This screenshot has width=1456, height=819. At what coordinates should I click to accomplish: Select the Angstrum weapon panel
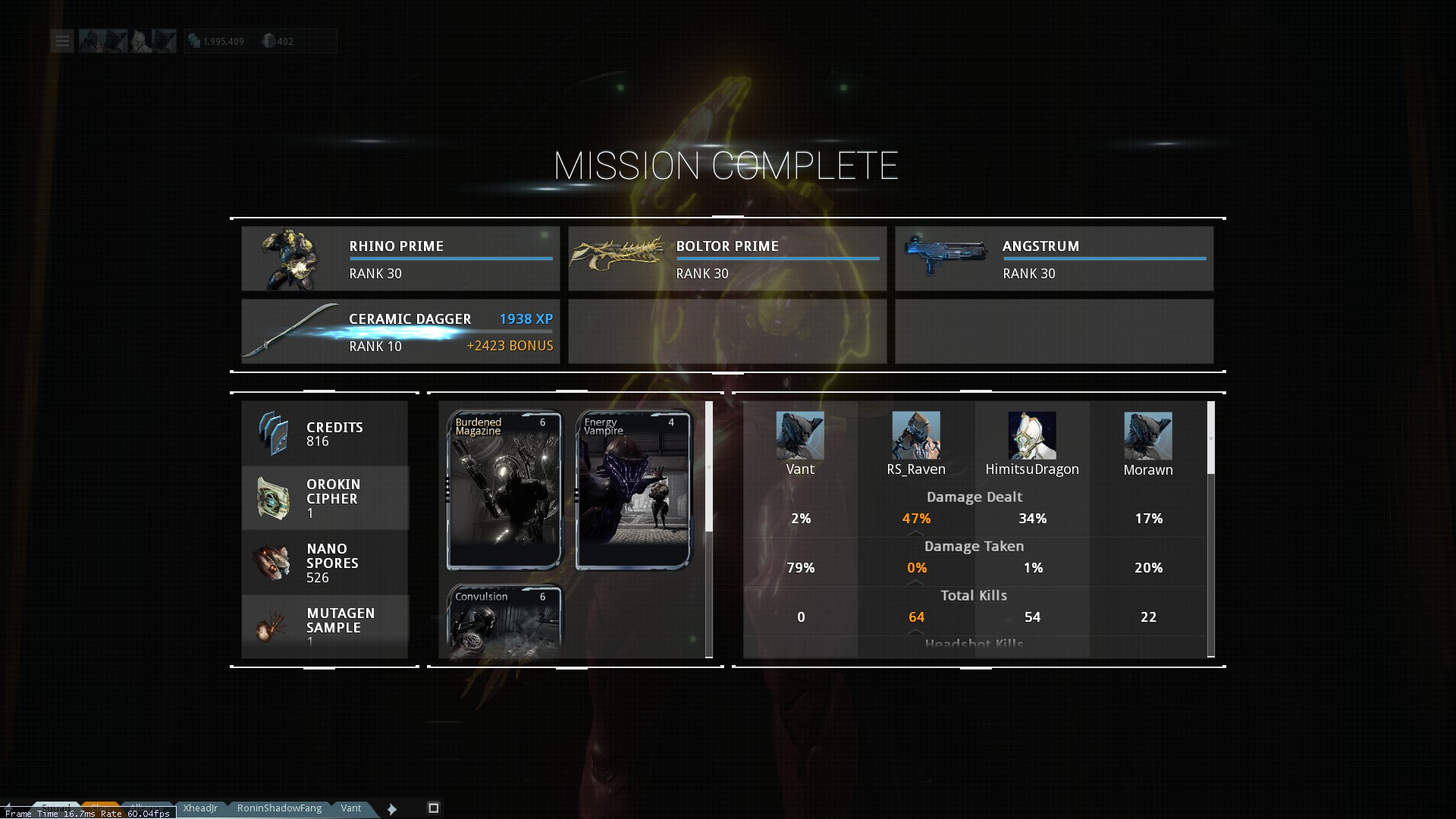tap(1054, 259)
